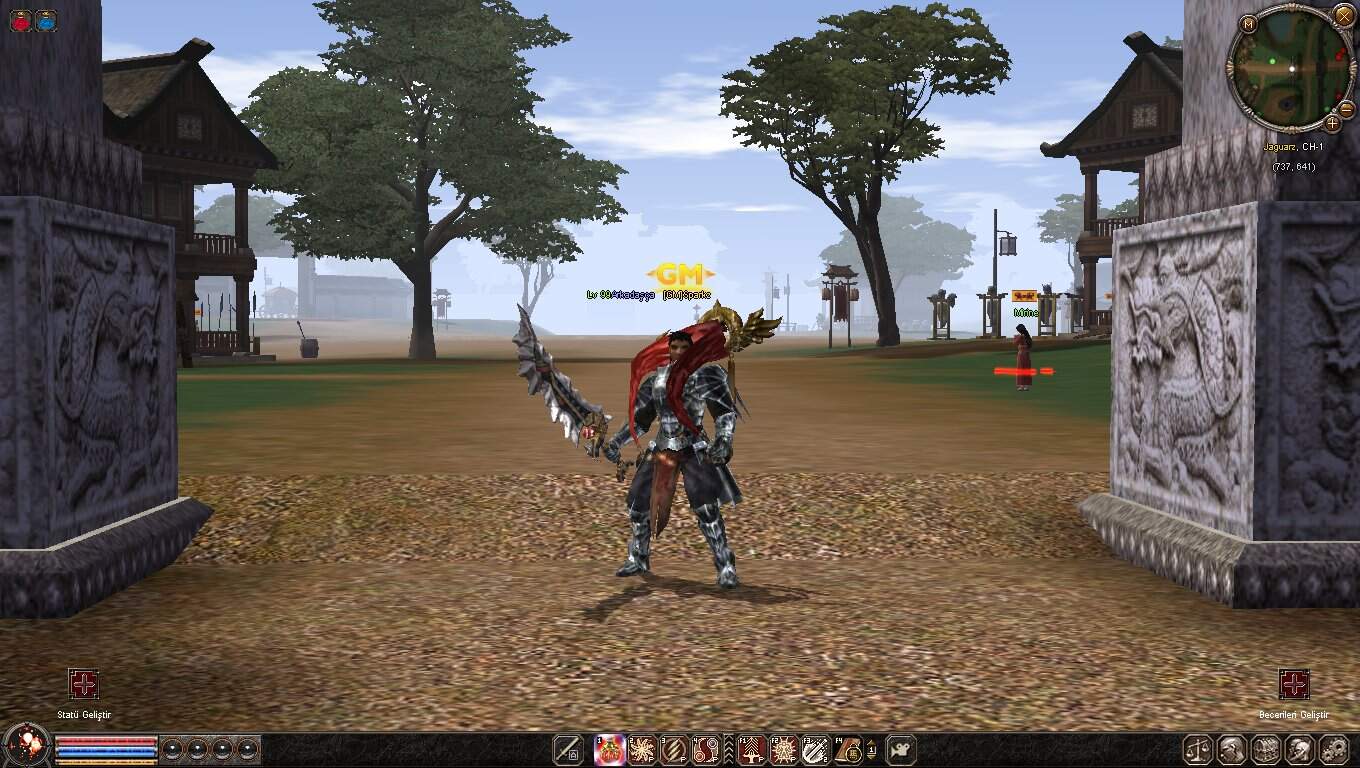Use the red potion in quickslot 1
The image size is (1360, 768).
pos(610,750)
